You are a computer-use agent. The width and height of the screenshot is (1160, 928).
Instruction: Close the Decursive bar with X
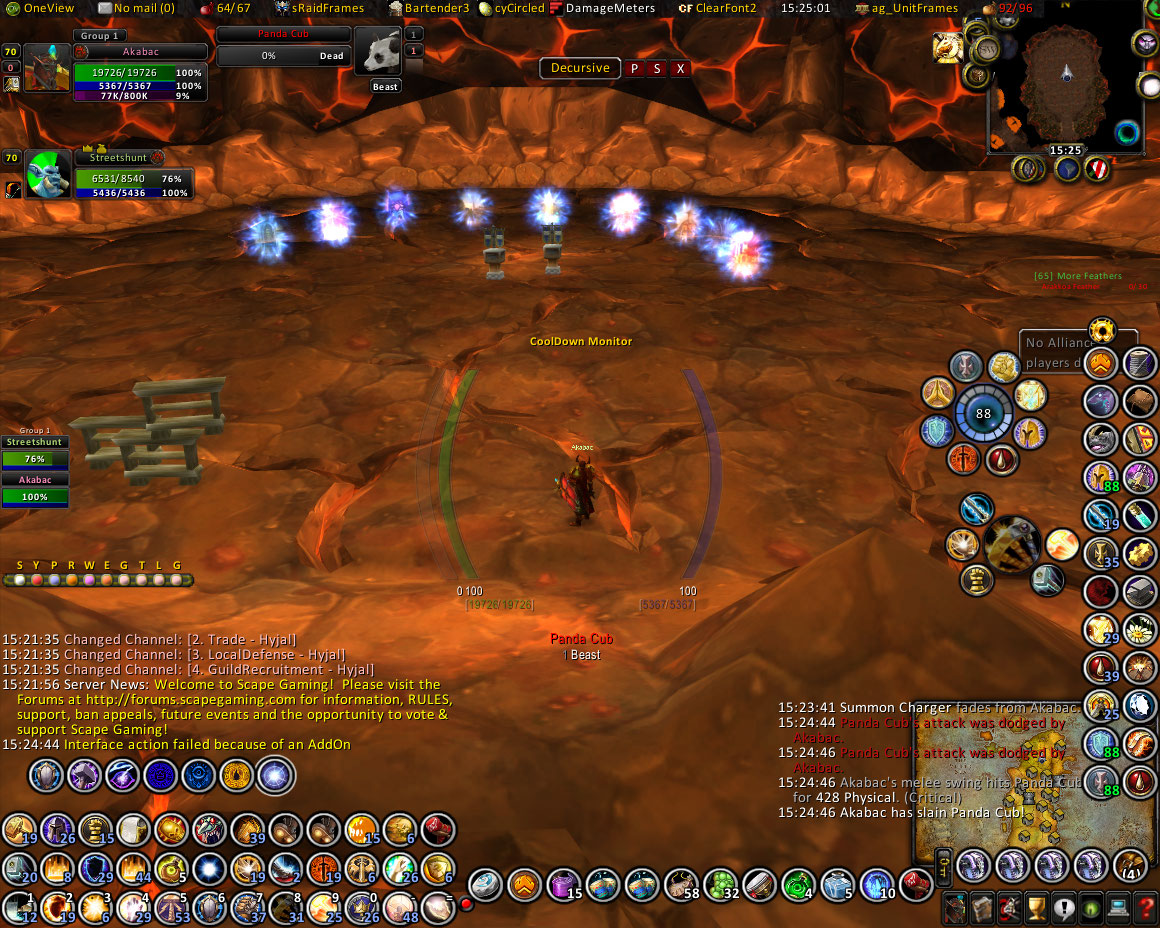tap(680, 69)
